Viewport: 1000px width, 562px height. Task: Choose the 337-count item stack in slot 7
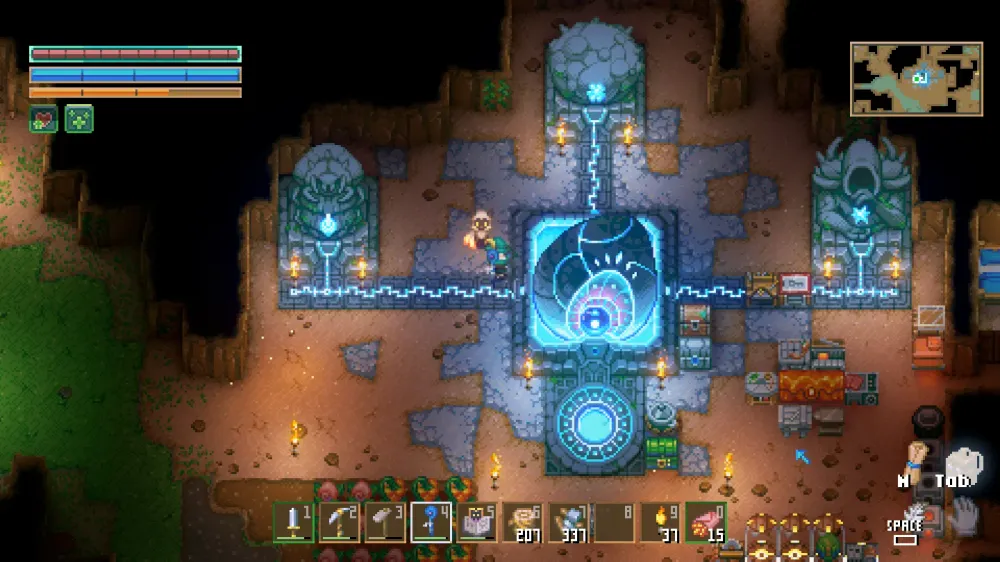coord(569,522)
